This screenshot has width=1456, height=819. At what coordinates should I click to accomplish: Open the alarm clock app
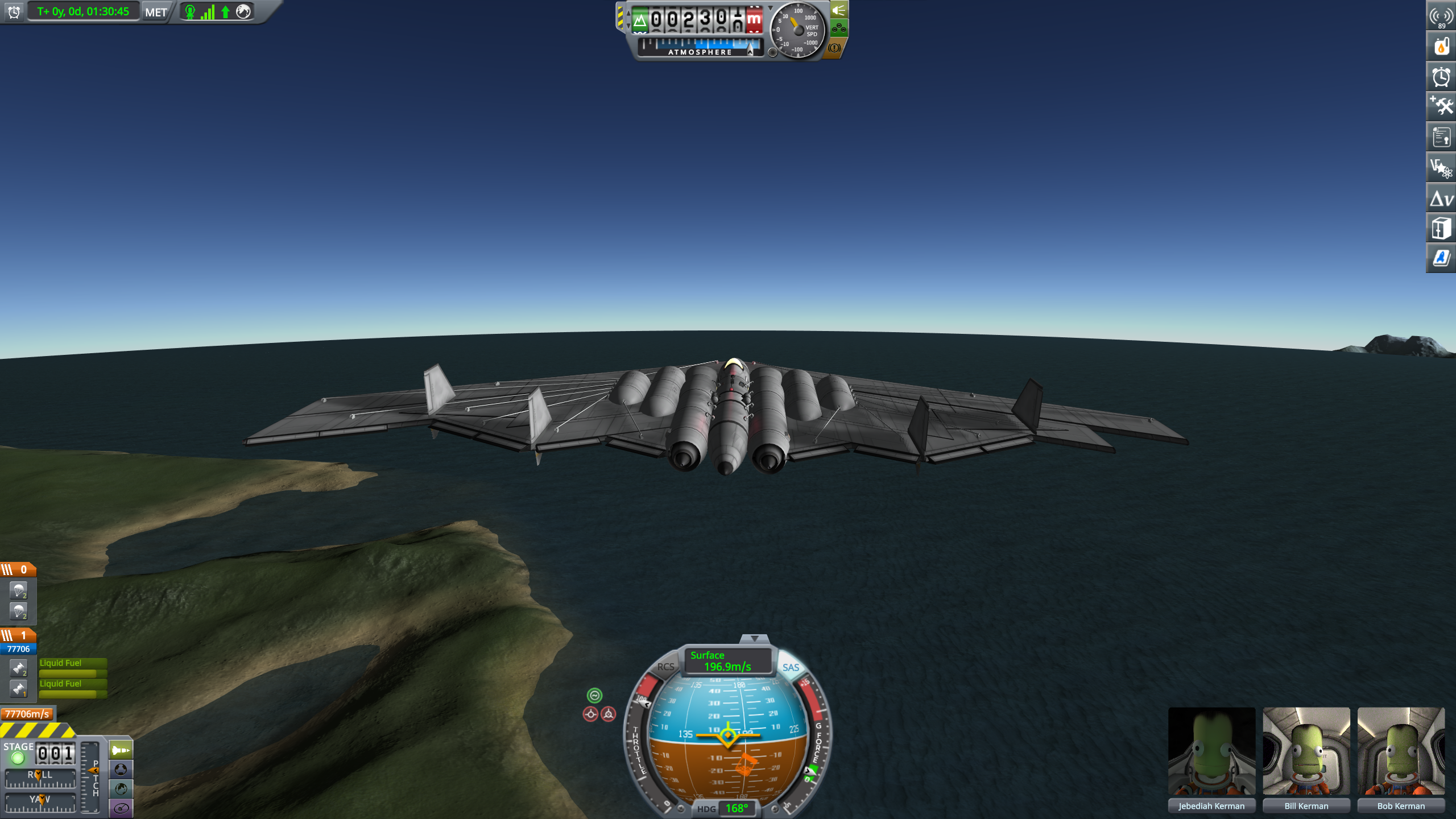[x=1441, y=77]
